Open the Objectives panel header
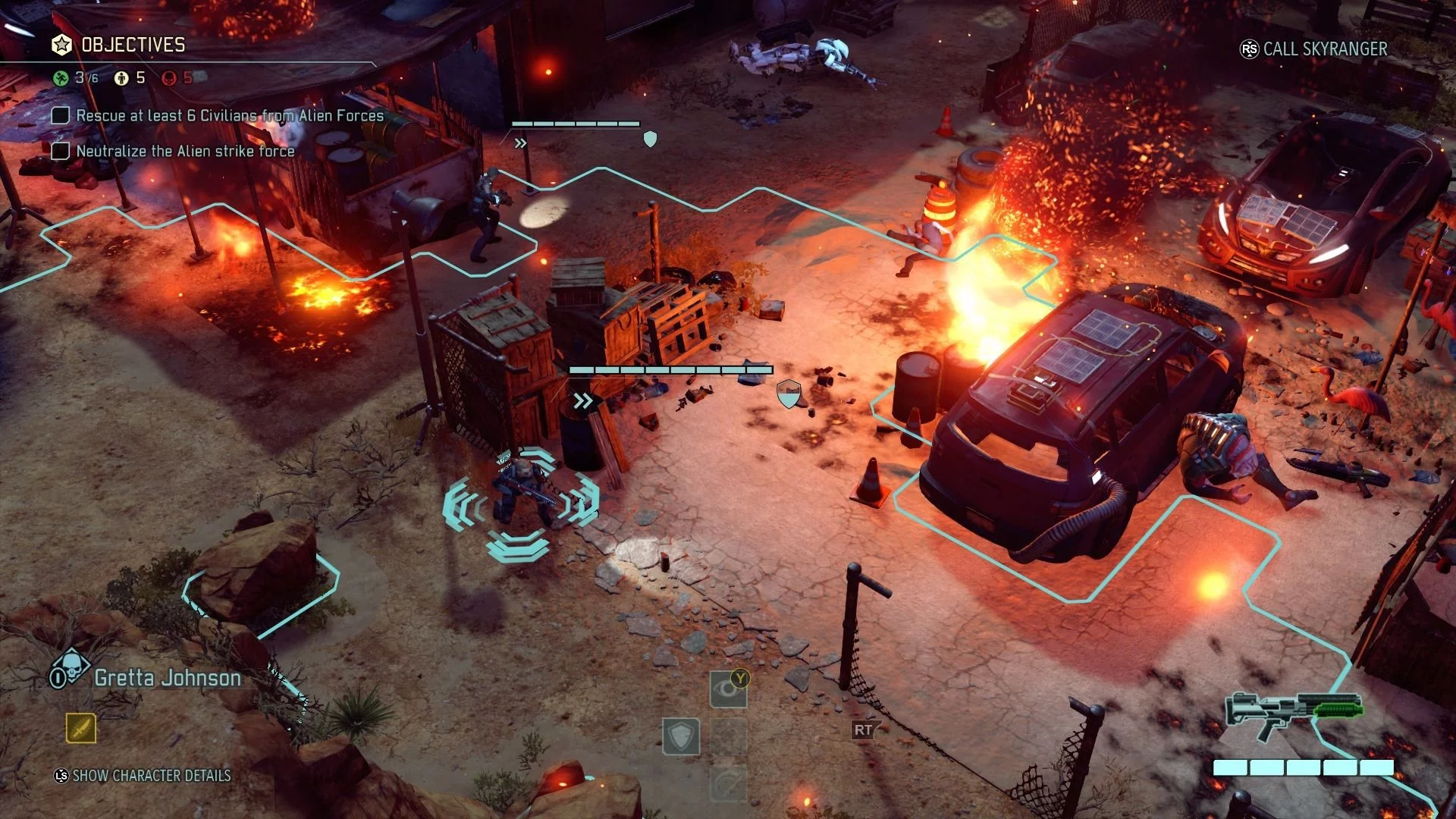Image resolution: width=1456 pixels, height=819 pixels. [133, 45]
